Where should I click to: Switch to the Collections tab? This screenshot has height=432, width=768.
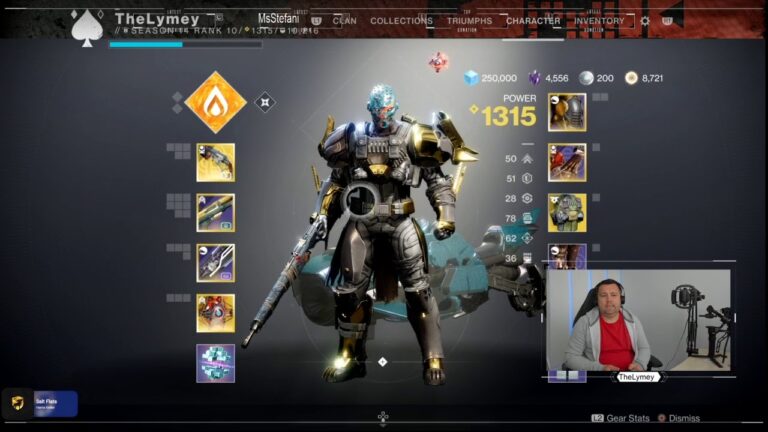(401, 20)
